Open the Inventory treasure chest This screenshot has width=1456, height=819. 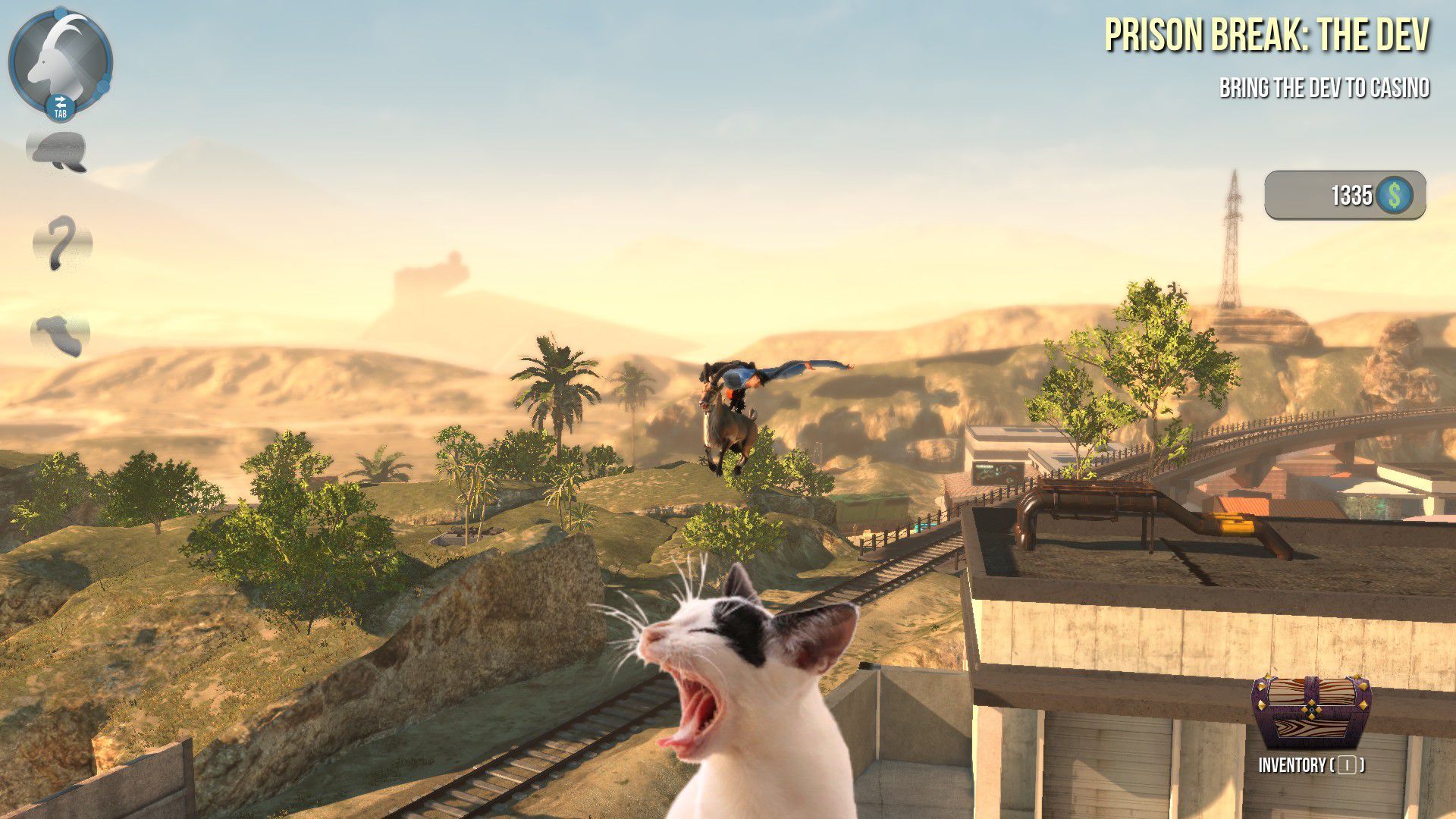[x=1310, y=711]
